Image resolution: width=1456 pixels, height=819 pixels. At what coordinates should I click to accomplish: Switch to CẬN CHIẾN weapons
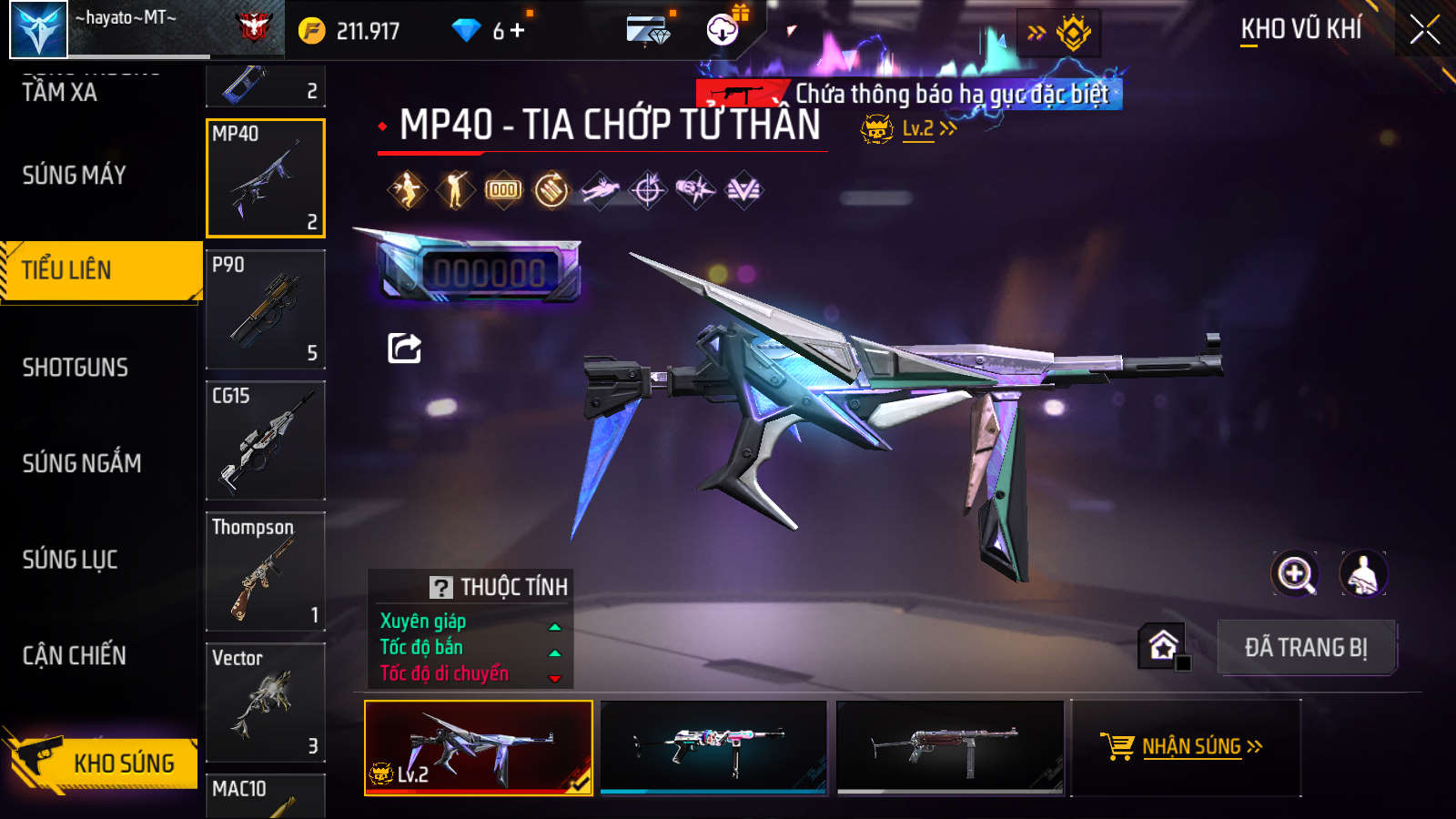[75, 655]
